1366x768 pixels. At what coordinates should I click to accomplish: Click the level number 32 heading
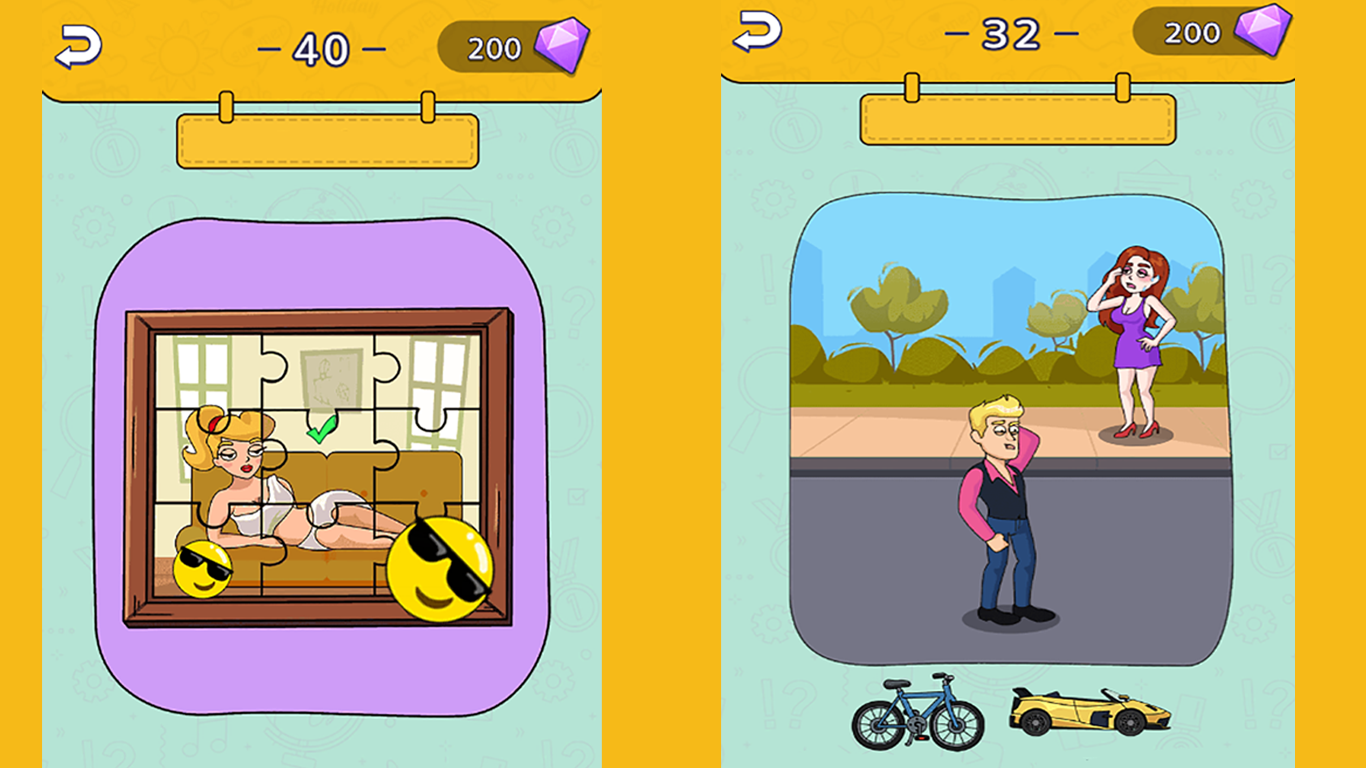1012,33
